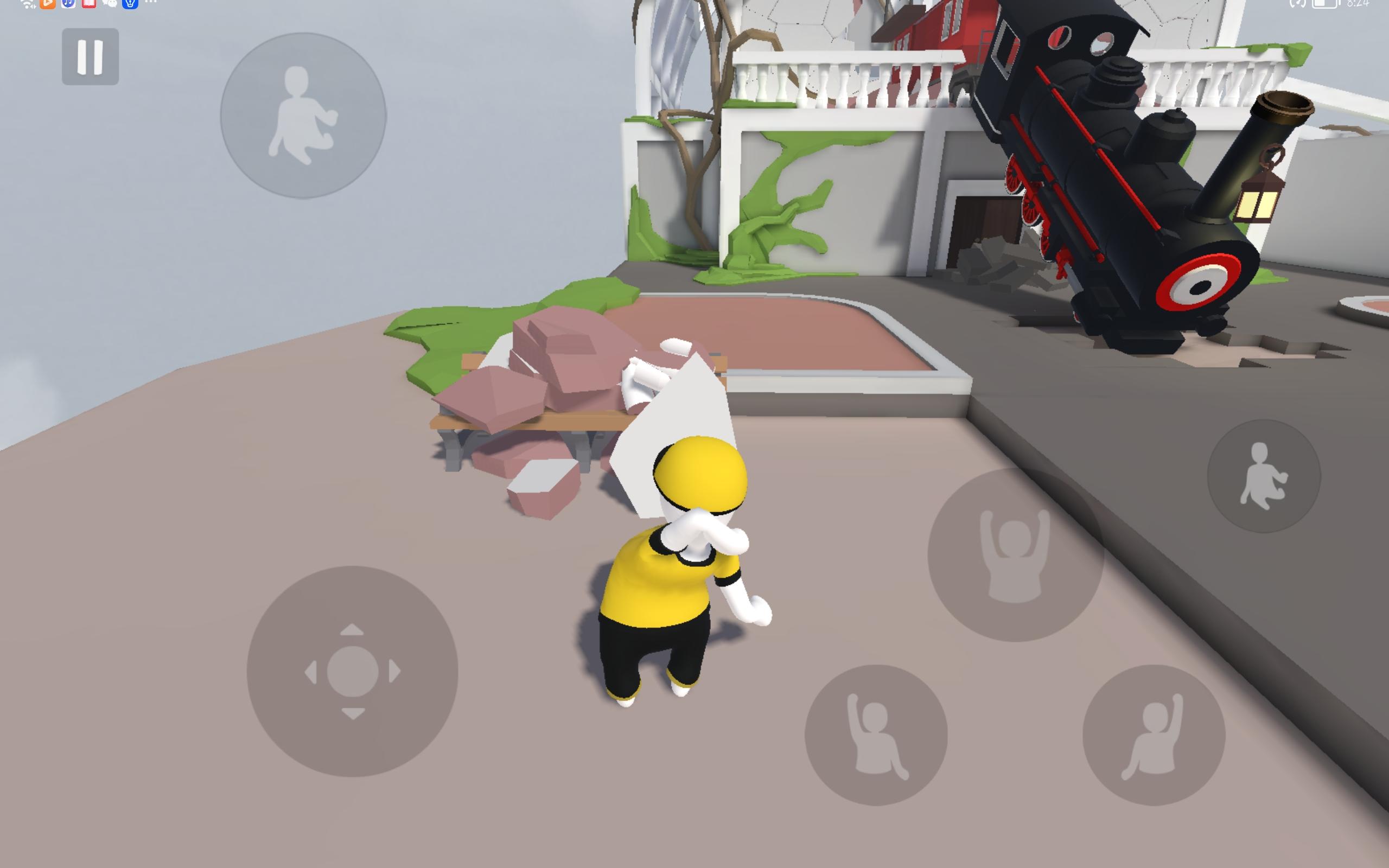
Task: Tap the orange video app icon in status bar
Action: (x=48, y=4)
